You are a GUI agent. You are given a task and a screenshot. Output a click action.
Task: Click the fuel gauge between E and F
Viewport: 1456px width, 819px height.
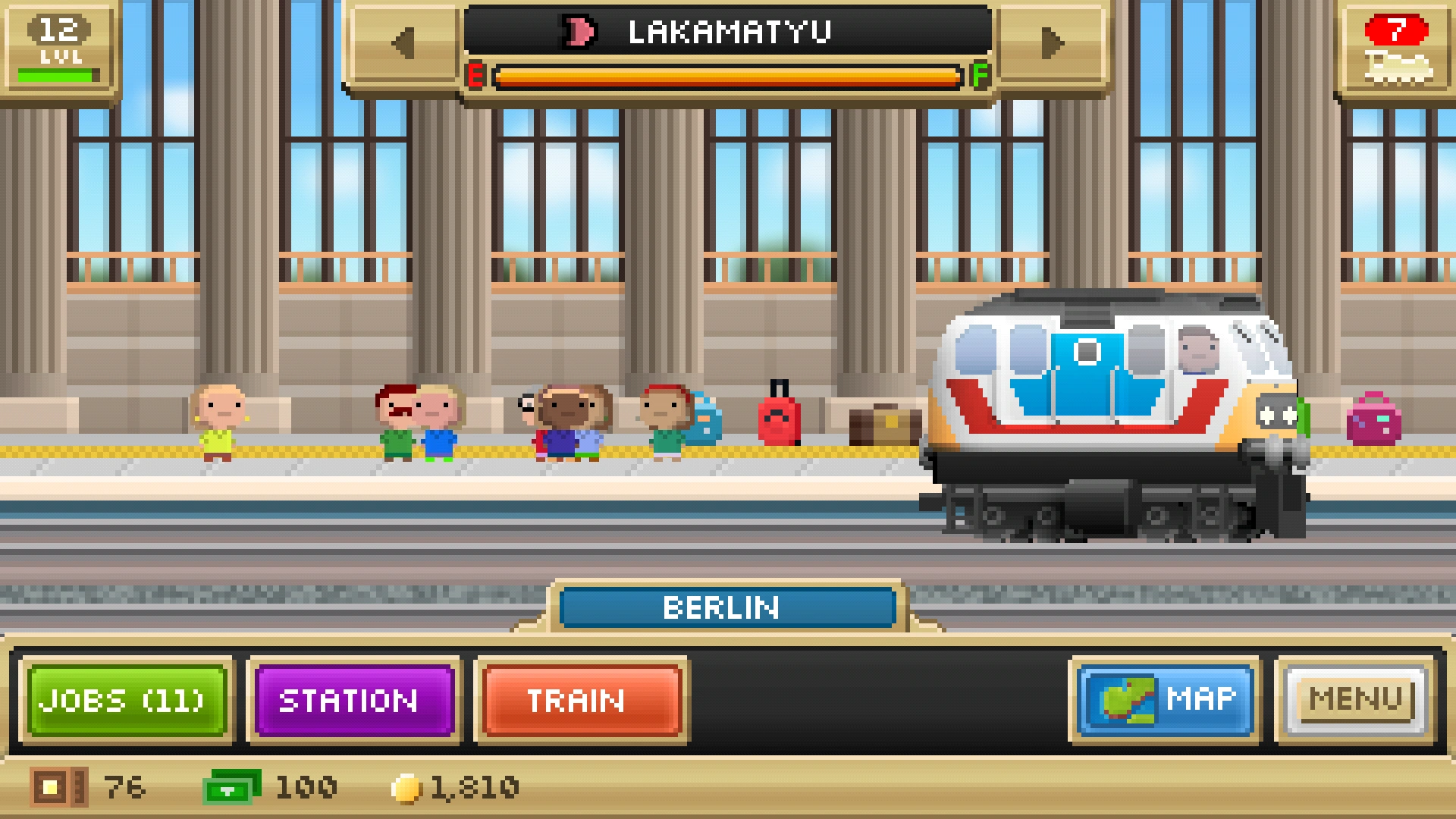(x=728, y=76)
